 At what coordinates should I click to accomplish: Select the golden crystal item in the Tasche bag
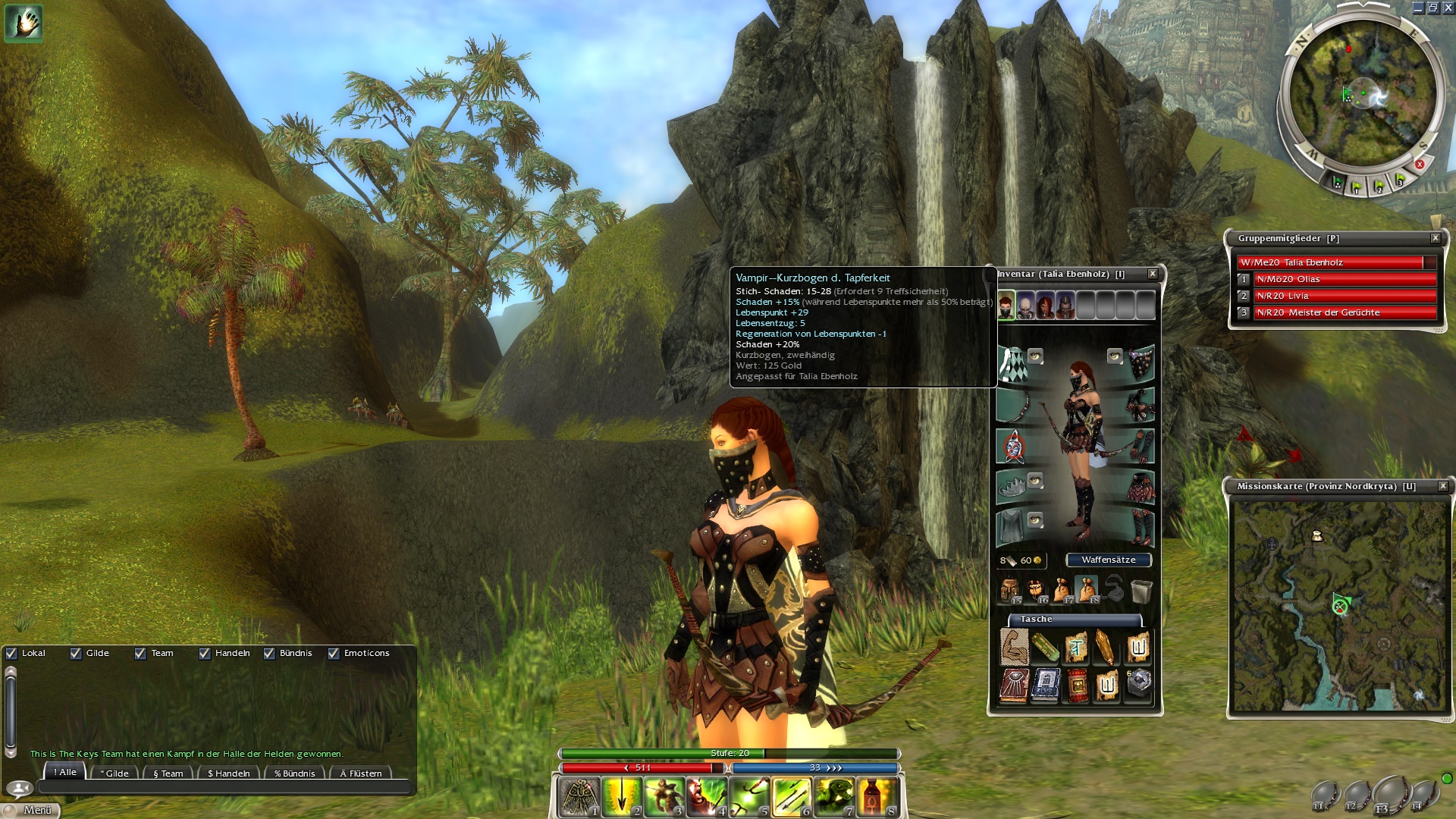coord(1103,648)
